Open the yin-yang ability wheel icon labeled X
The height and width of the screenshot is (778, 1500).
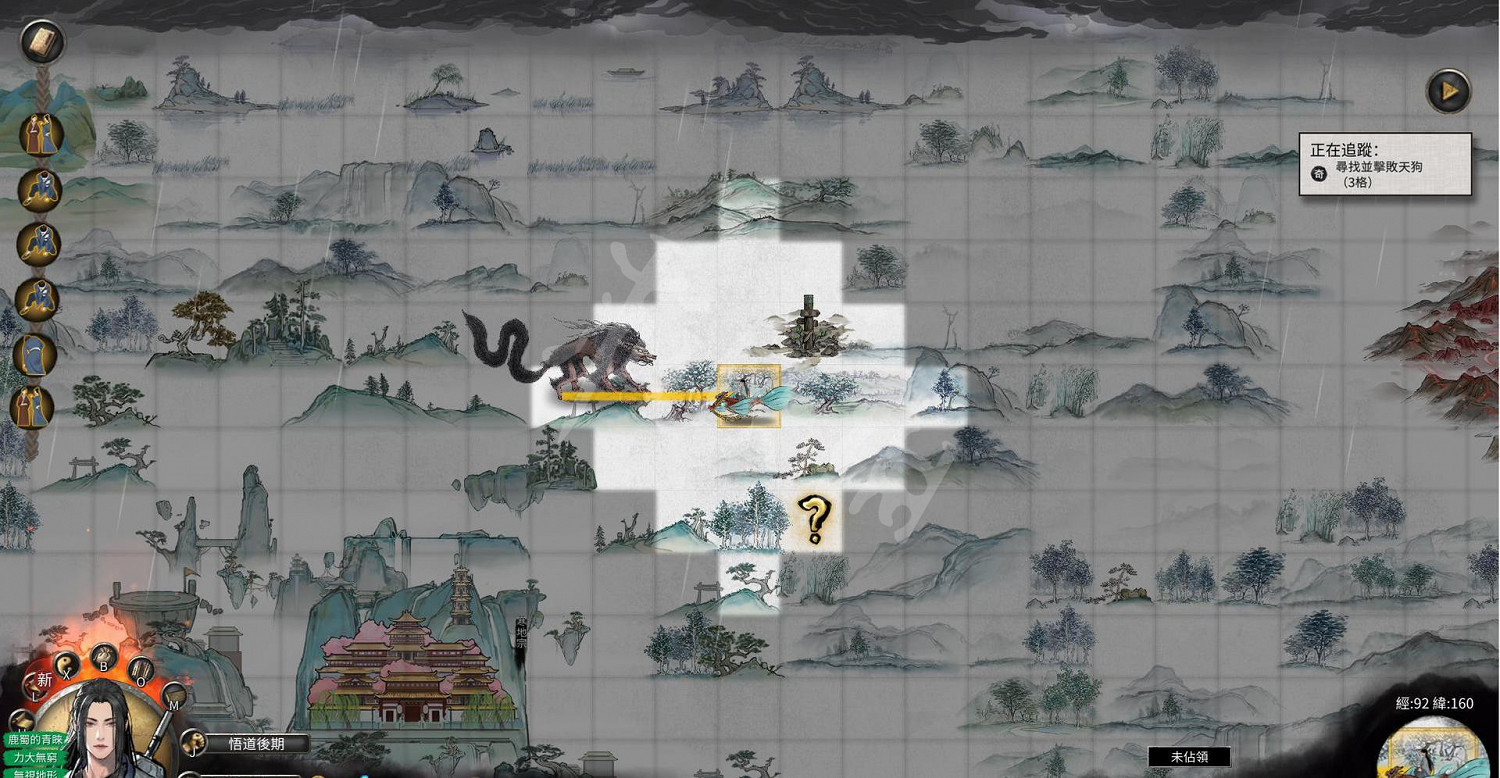tap(65, 665)
